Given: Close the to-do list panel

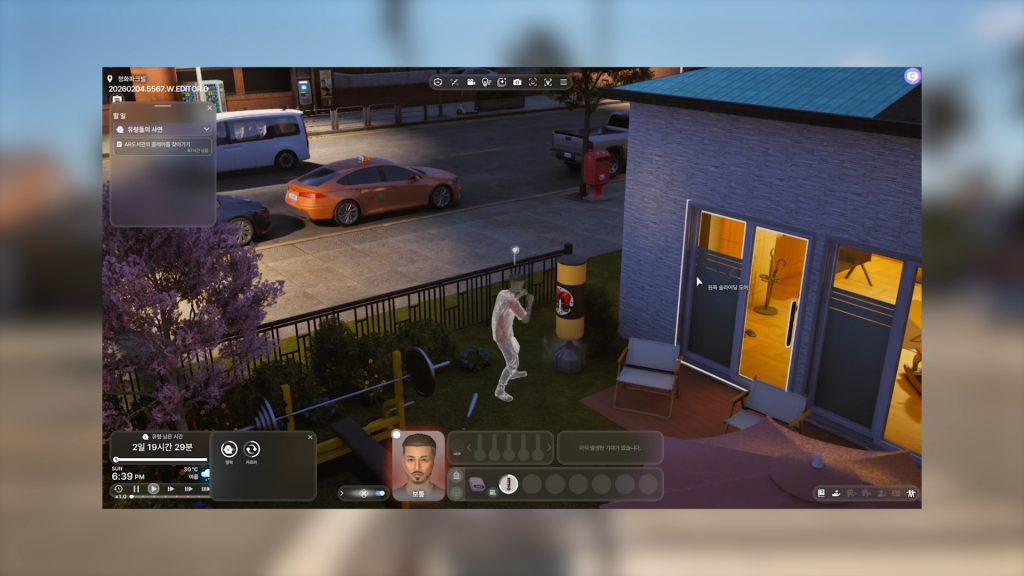Looking at the screenshot, I should pos(209,108).
